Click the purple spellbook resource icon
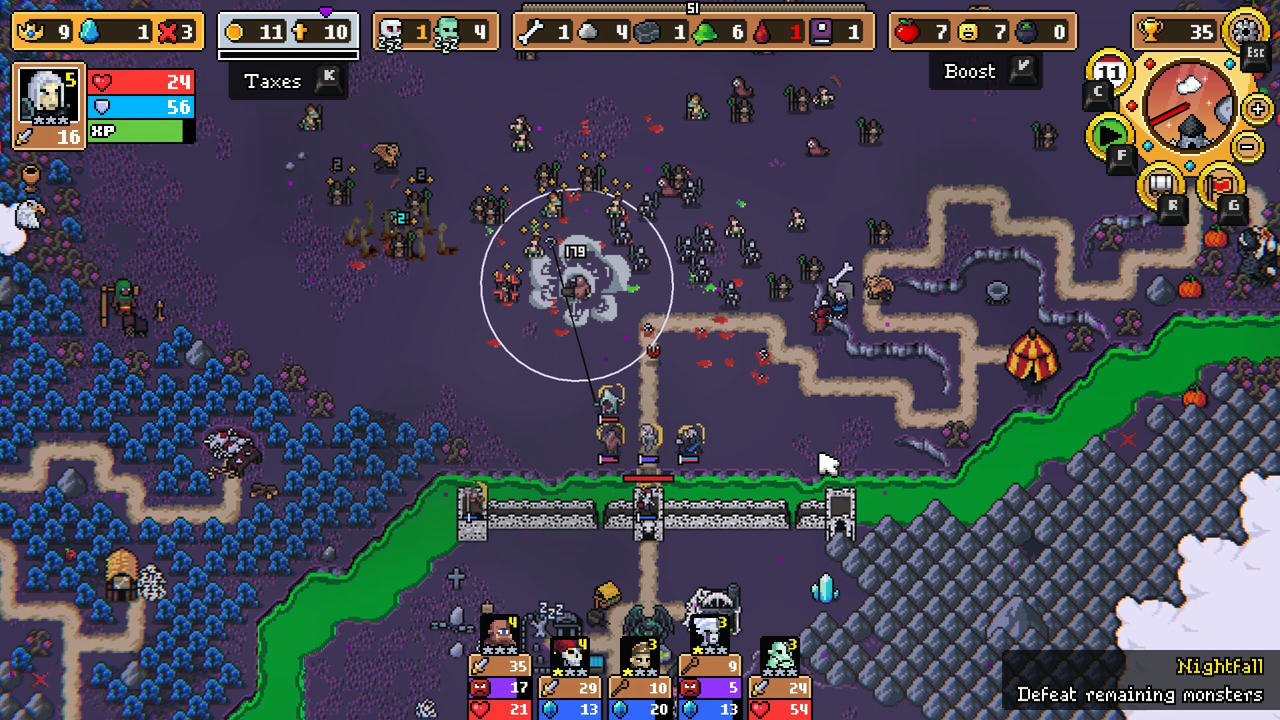The height and width of the screenshot is (720, 1280). 822,32
